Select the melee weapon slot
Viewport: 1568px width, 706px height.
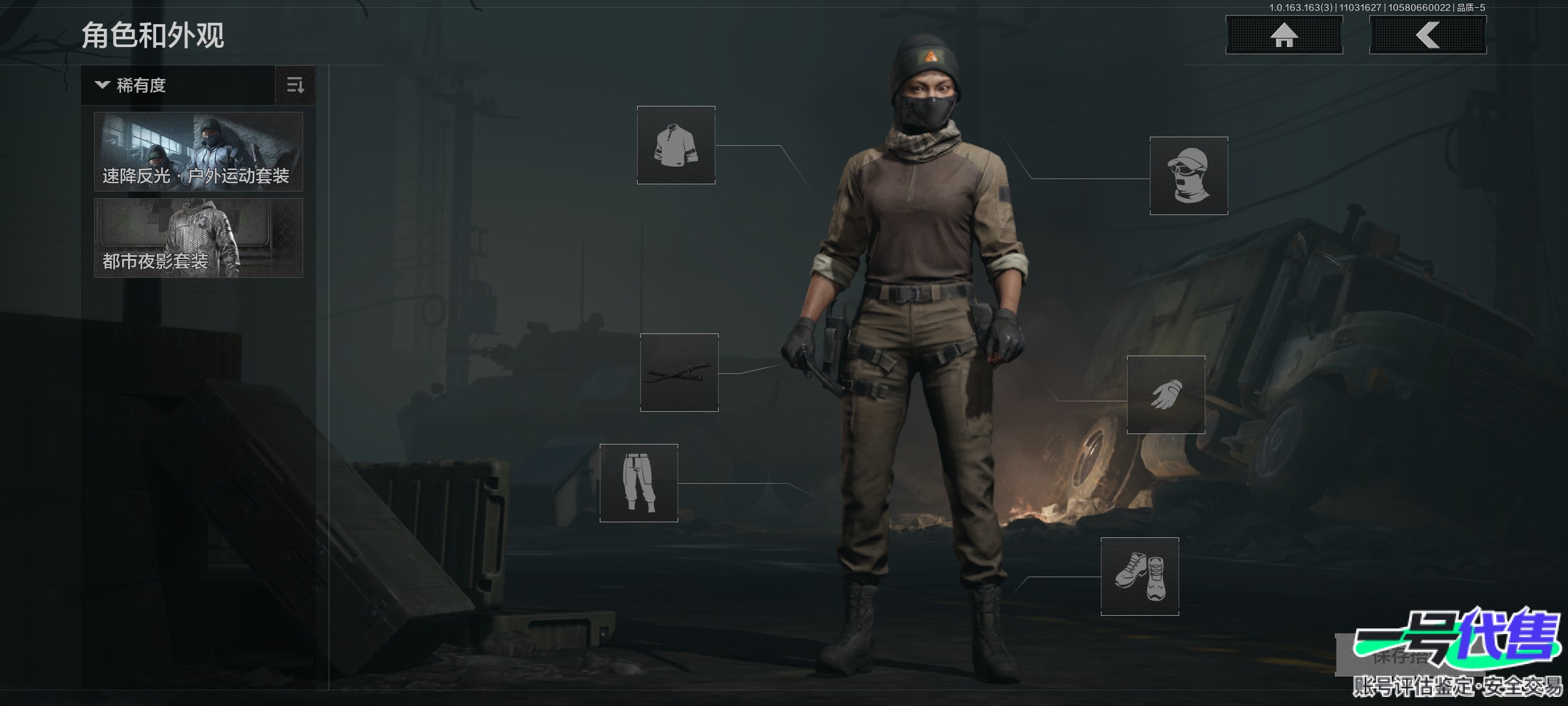click(679, 373)
